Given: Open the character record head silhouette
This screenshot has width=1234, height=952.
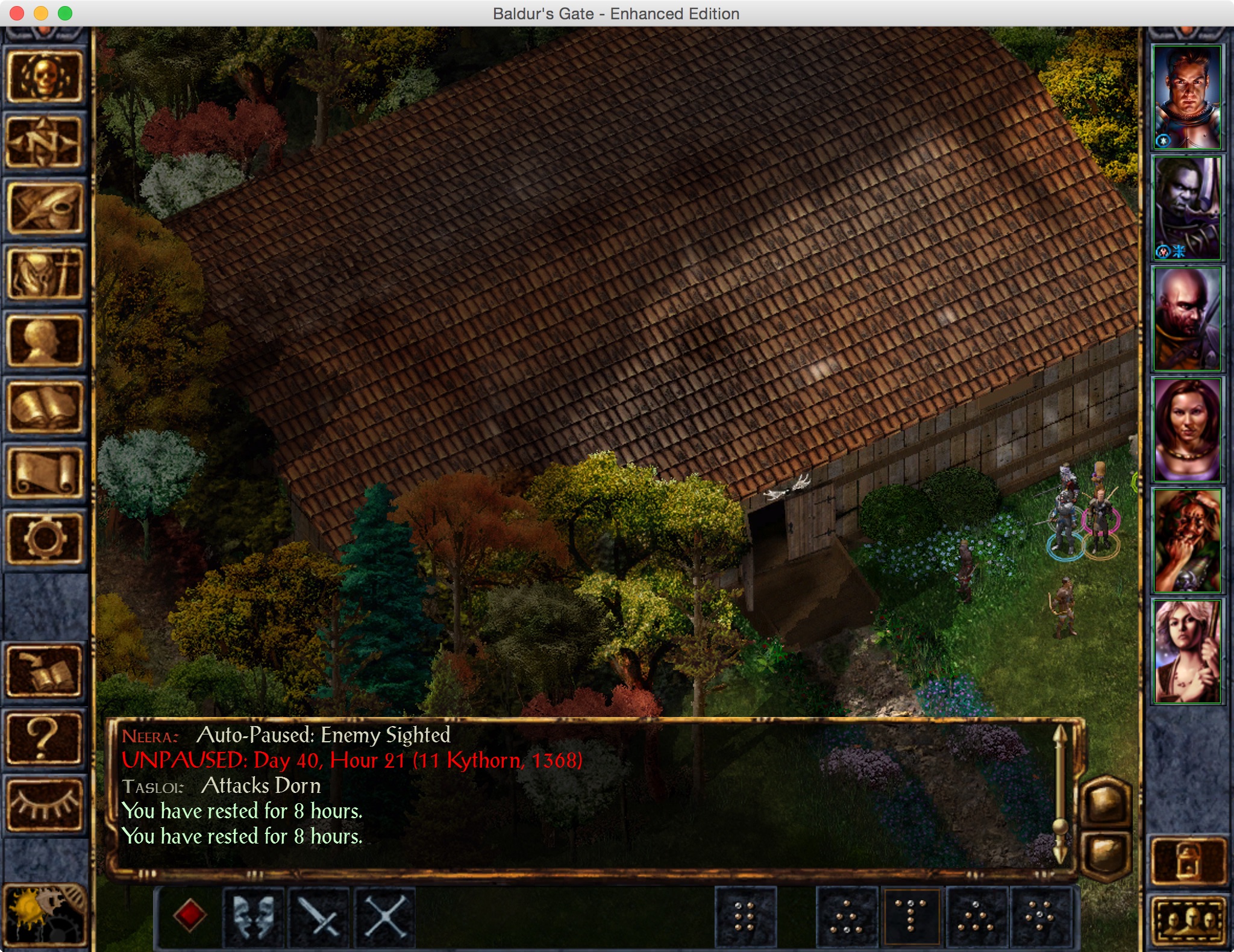Looking at the screenshot, I should point(44,342).
